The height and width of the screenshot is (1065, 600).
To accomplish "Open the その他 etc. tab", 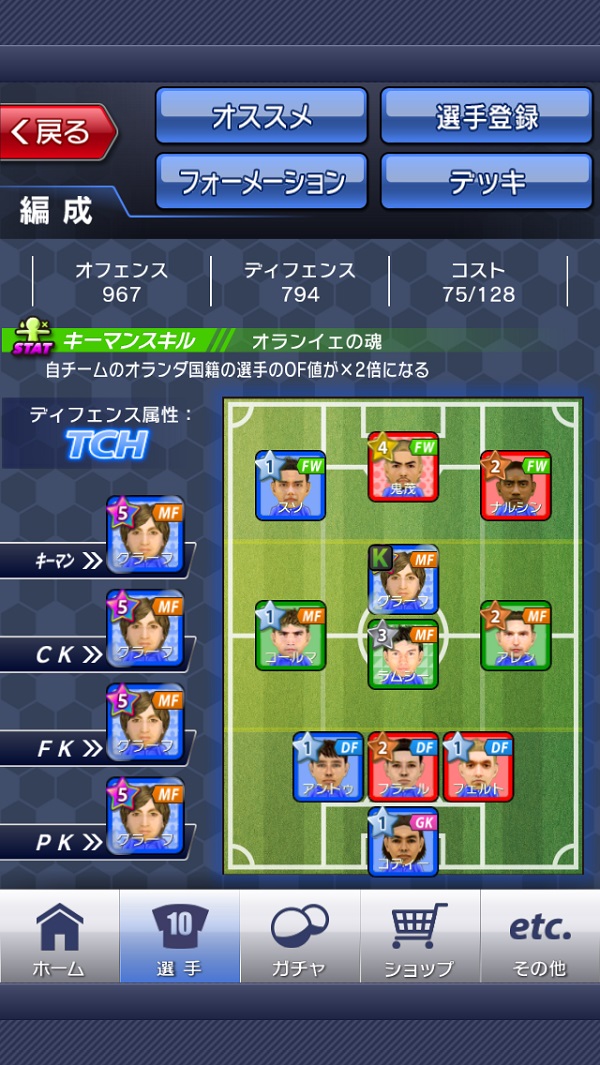I will pos(540,937).
